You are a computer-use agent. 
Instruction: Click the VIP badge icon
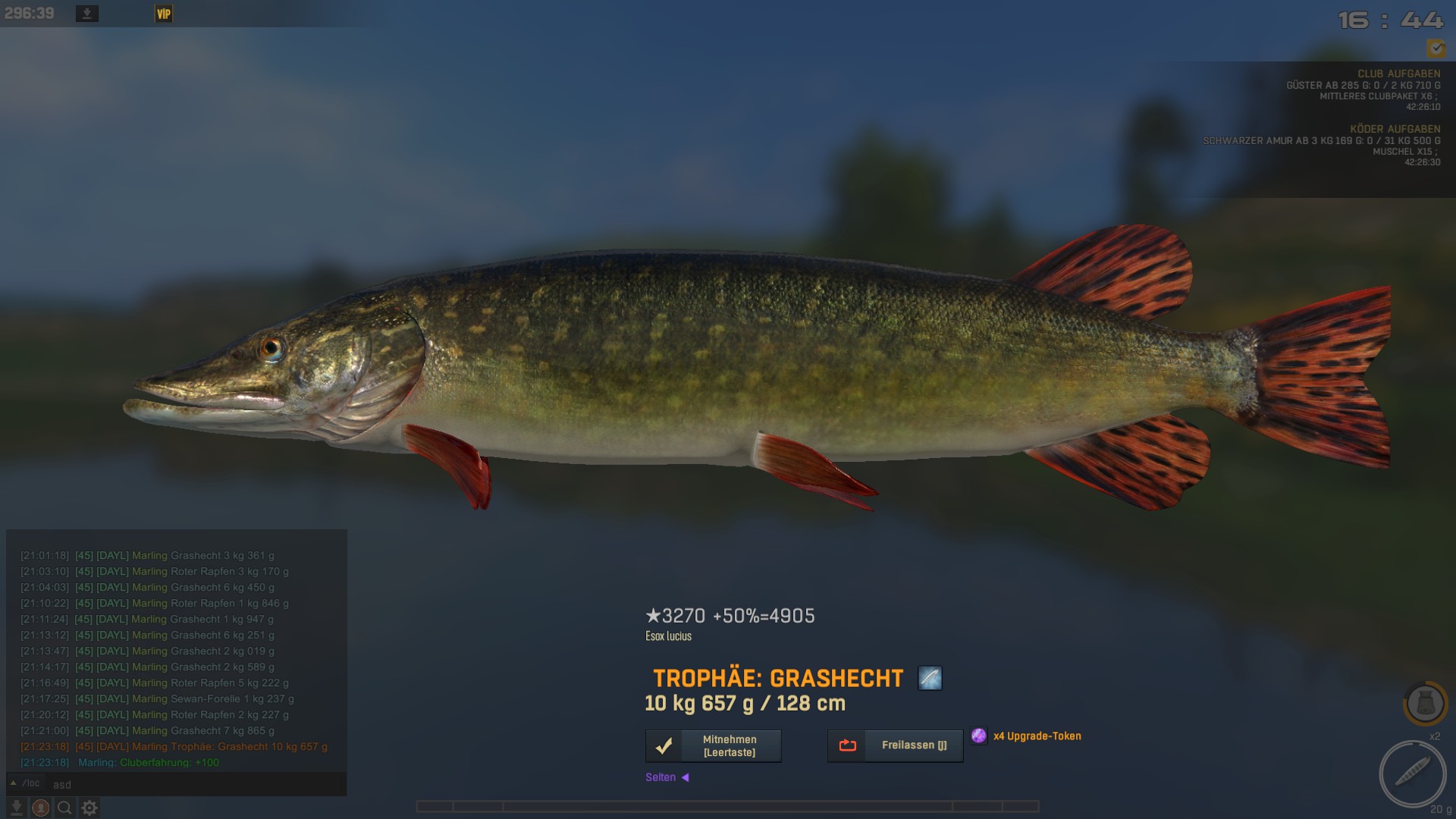point(164,14)
